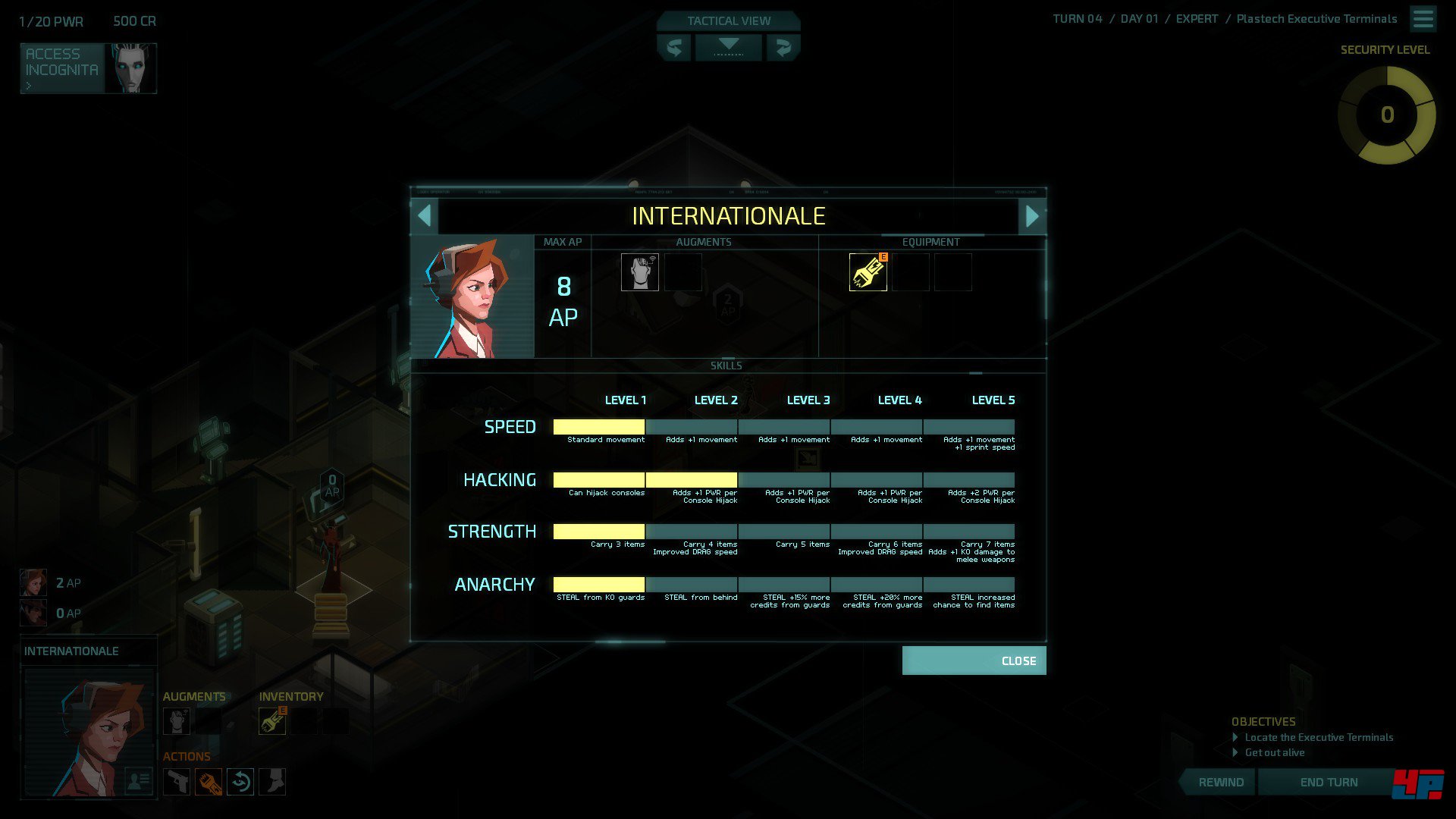Viewport: 1456px width, 819px height.
Task: Select the equipped item in the Equipment section
Action: pos(868,272)
